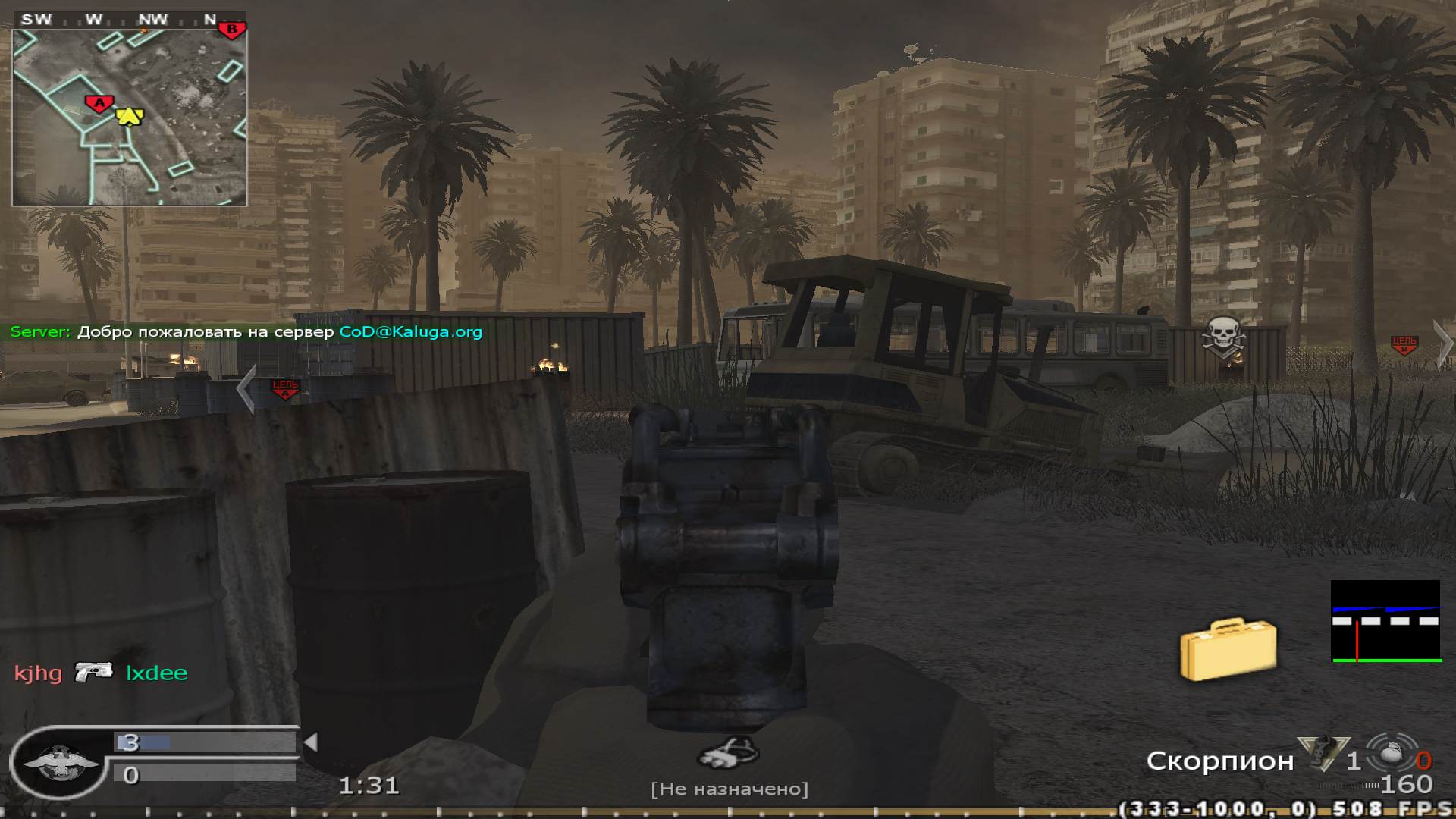This screenshot has height=819, width=1456.
Task: Click the yellow player arrow on the minimap
Action: (x=128, y=115)
